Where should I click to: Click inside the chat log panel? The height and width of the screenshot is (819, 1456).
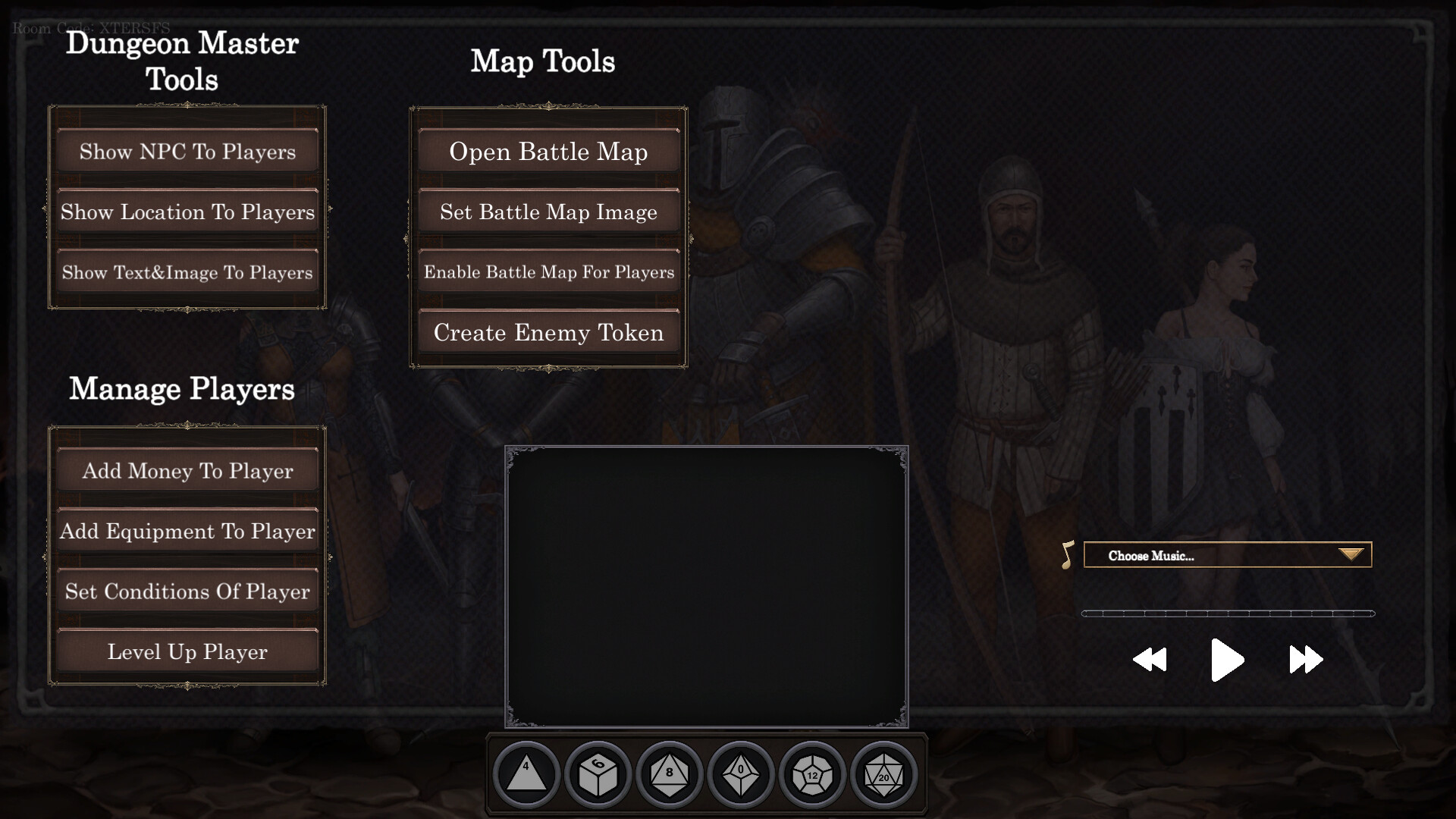pos(707,584)
